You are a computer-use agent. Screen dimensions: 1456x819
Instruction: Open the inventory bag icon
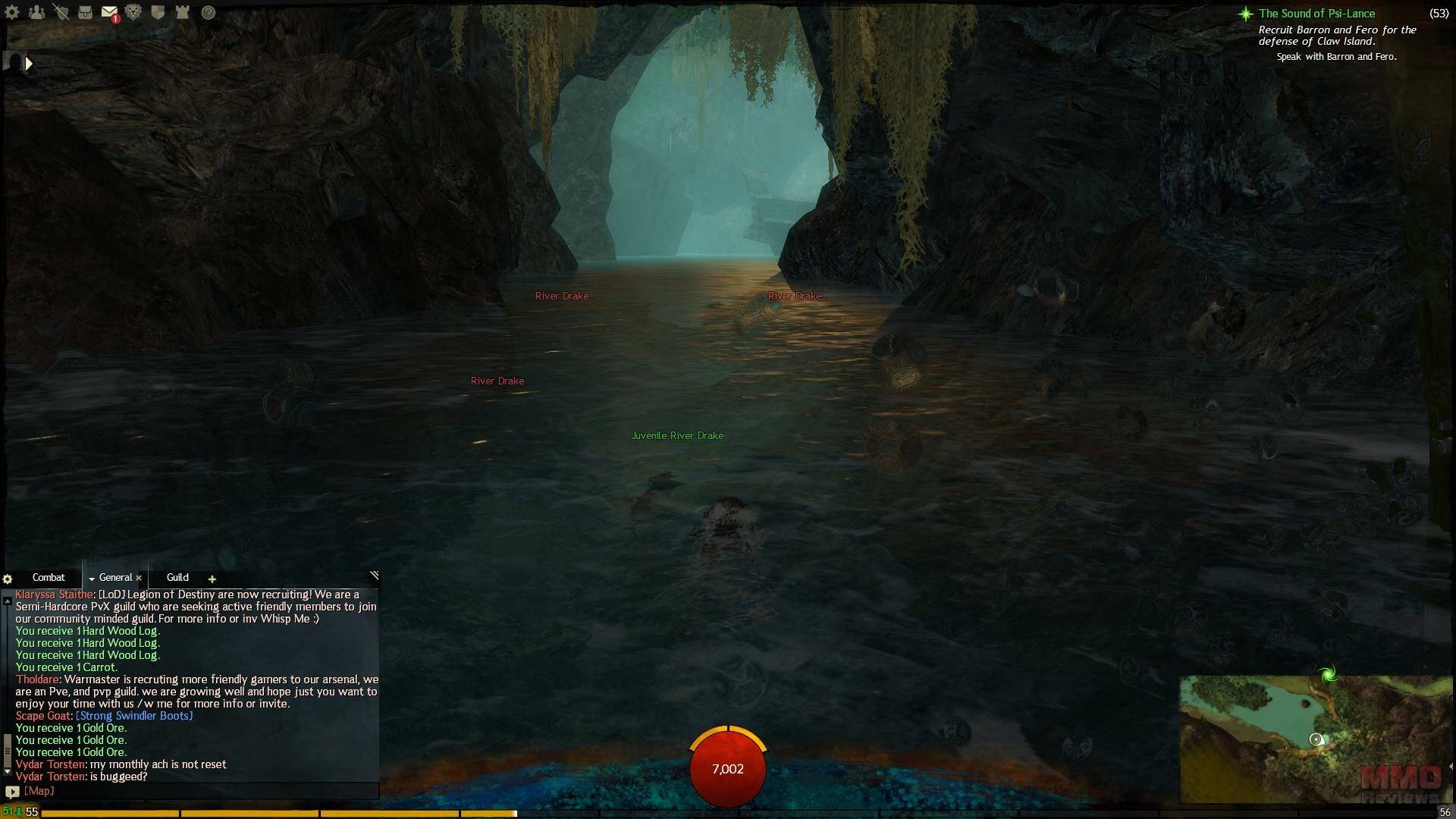85,12
